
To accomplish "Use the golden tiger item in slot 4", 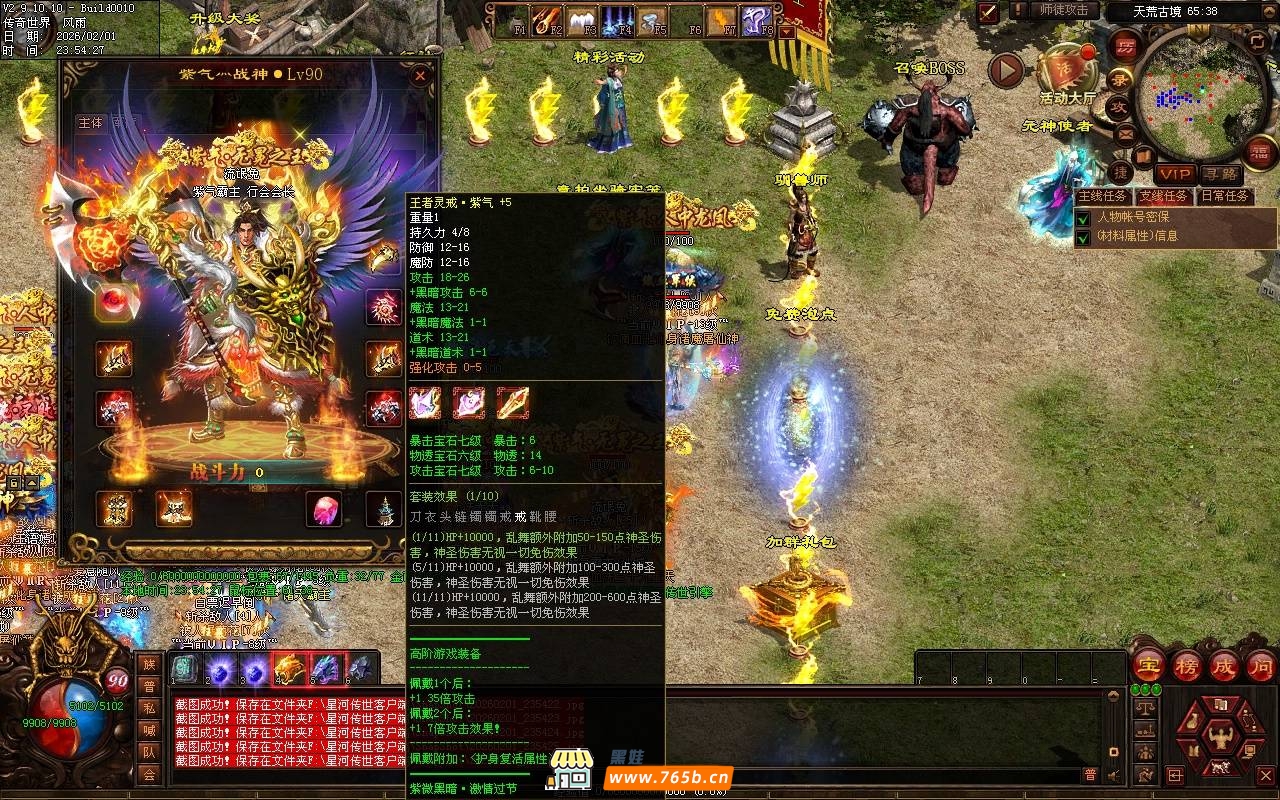I will (289, 667).
